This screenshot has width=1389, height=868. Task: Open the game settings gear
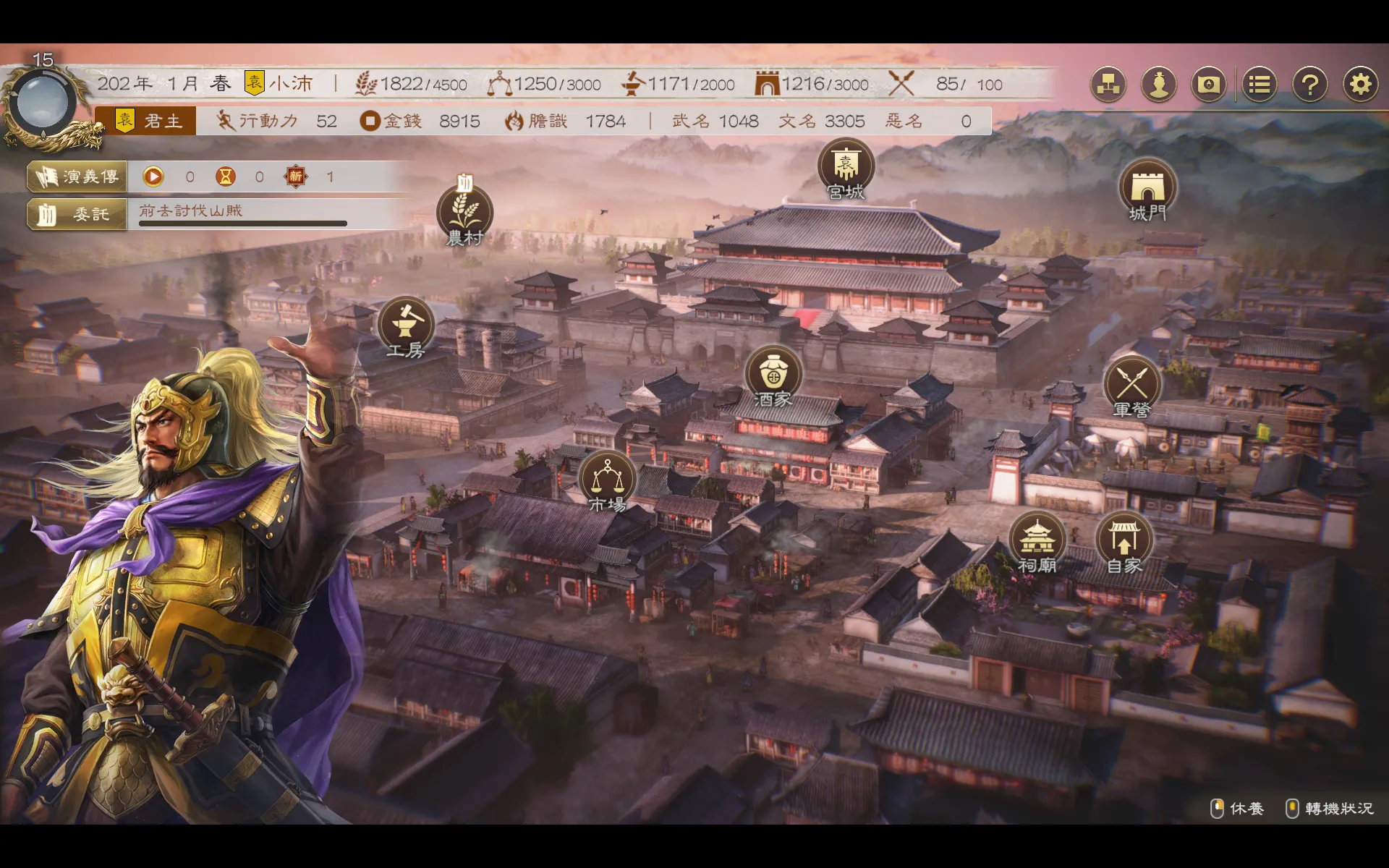(1361, 84)
